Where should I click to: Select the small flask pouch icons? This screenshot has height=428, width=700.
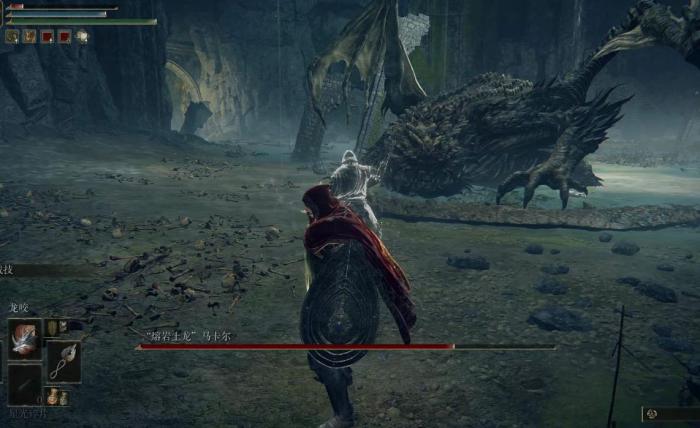pyautogui.click(x=56, y=397)
